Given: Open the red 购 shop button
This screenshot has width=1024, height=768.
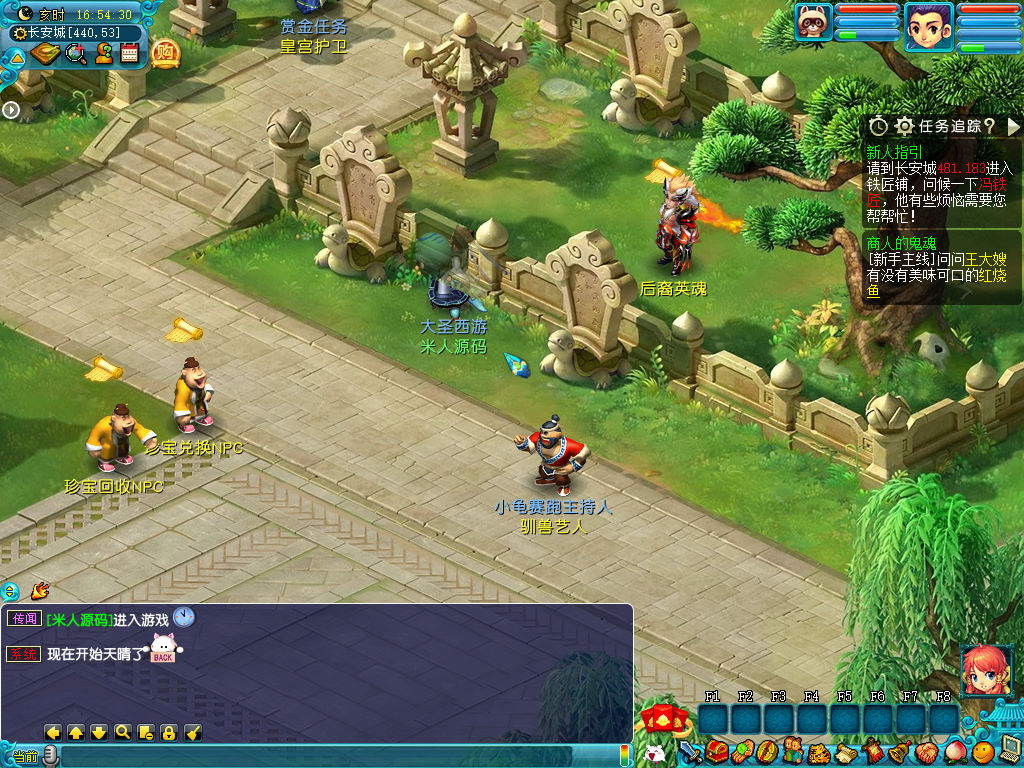Looking at the screenshot, I should 165,53.
